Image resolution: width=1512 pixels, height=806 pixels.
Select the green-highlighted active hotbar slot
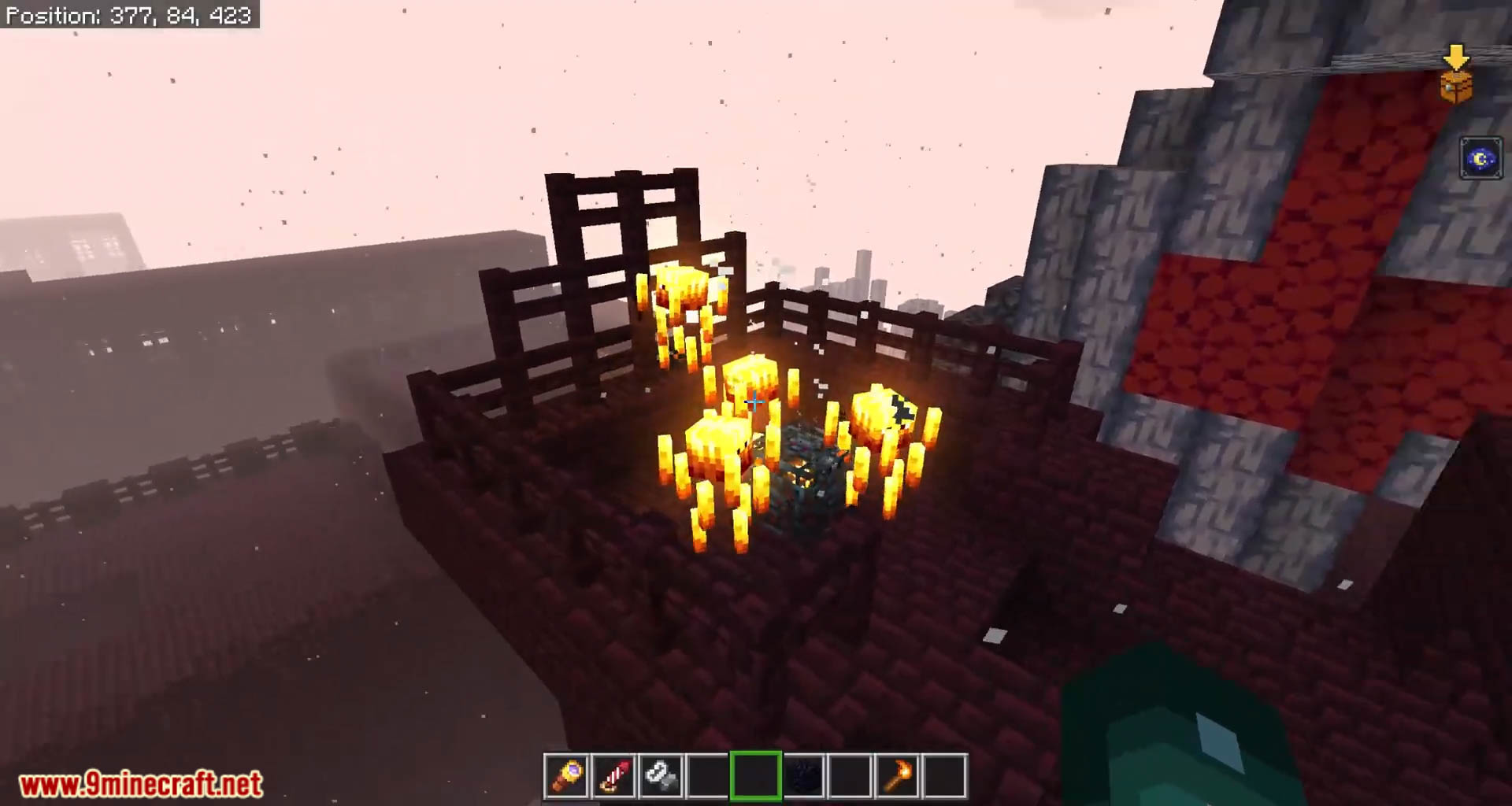pos(755,776)
